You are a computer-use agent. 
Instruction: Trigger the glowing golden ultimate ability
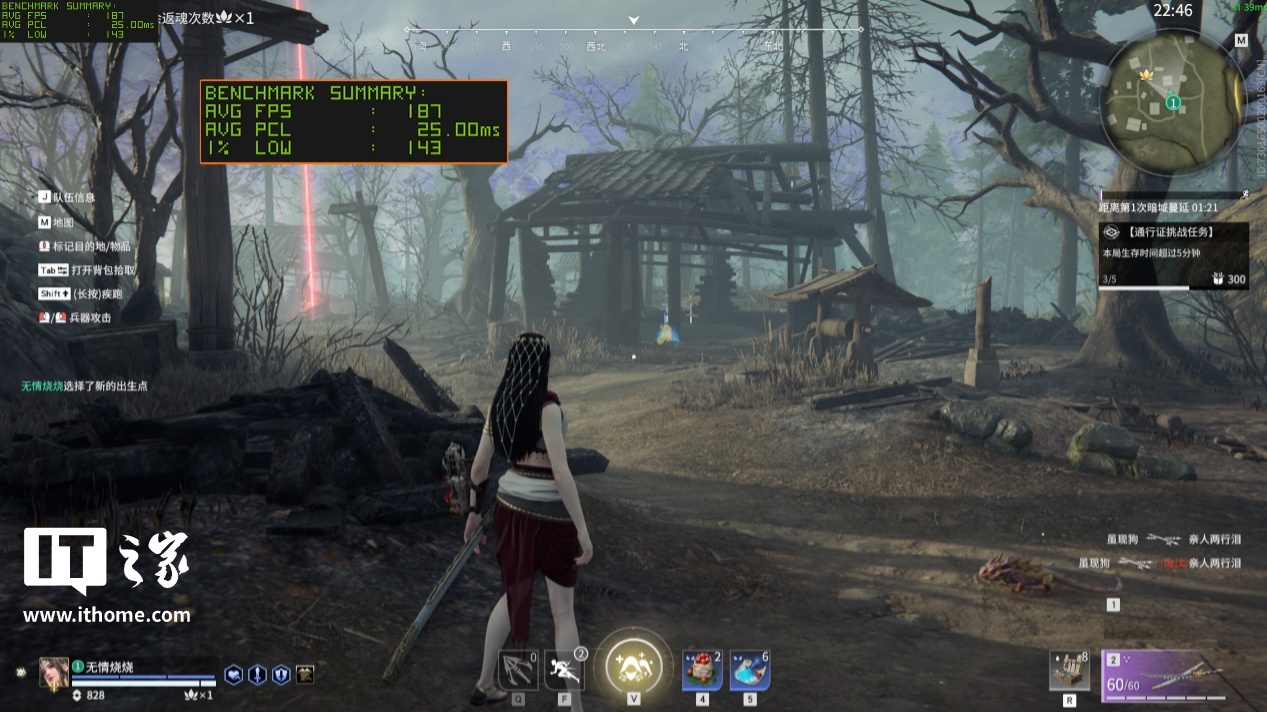tap(633, 666)
